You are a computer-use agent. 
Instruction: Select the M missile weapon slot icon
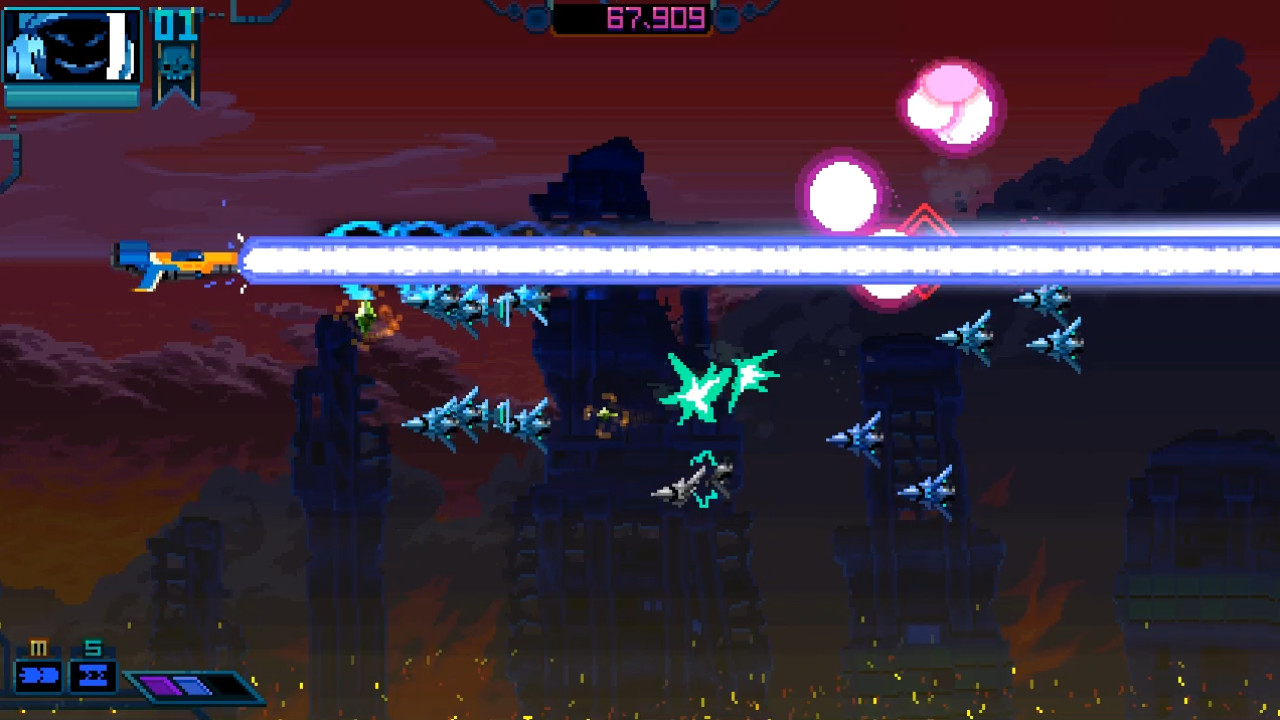click(x=38, y=675)
